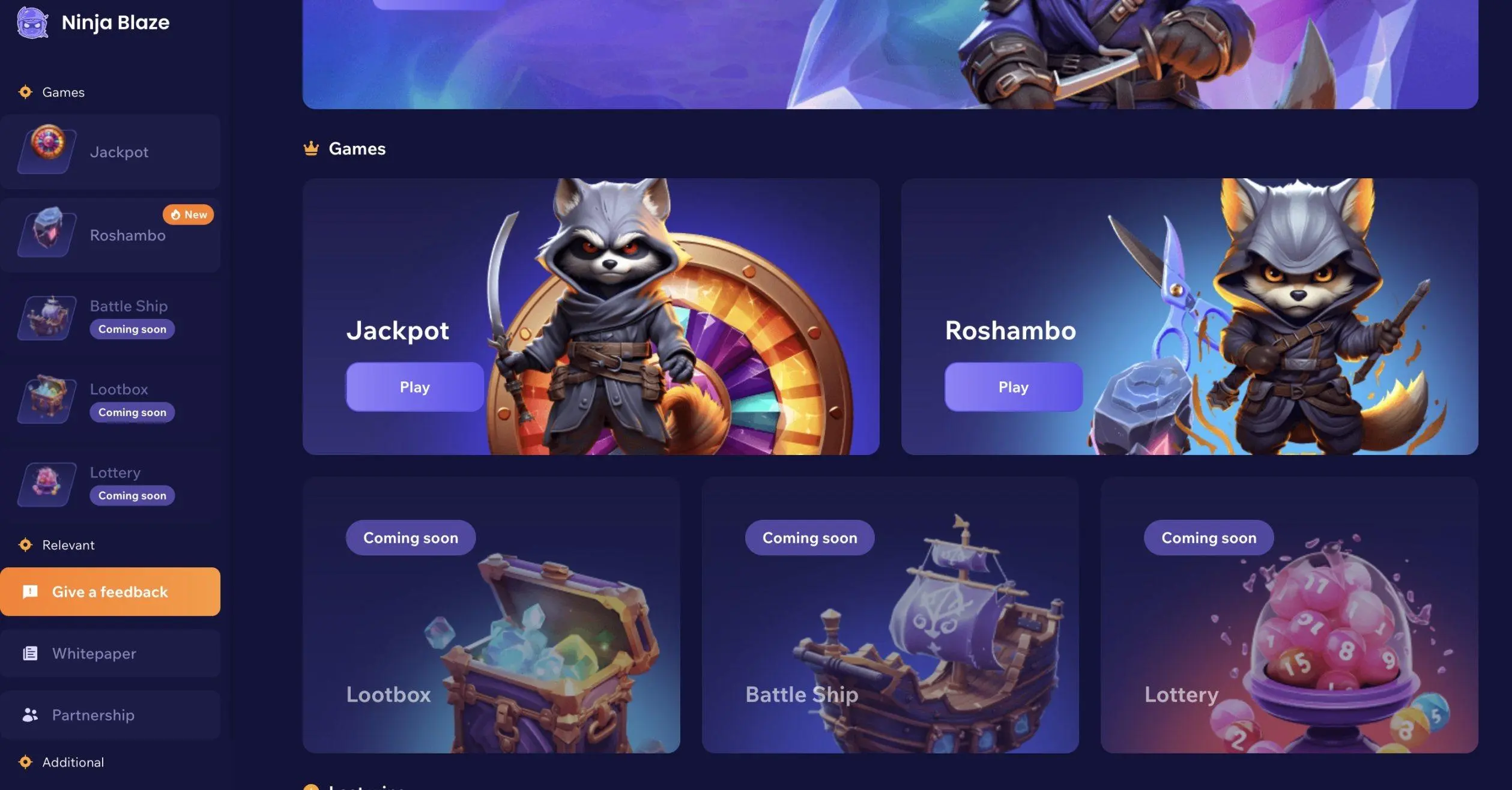Open Jackpot from the sidebar

point(110,152)
